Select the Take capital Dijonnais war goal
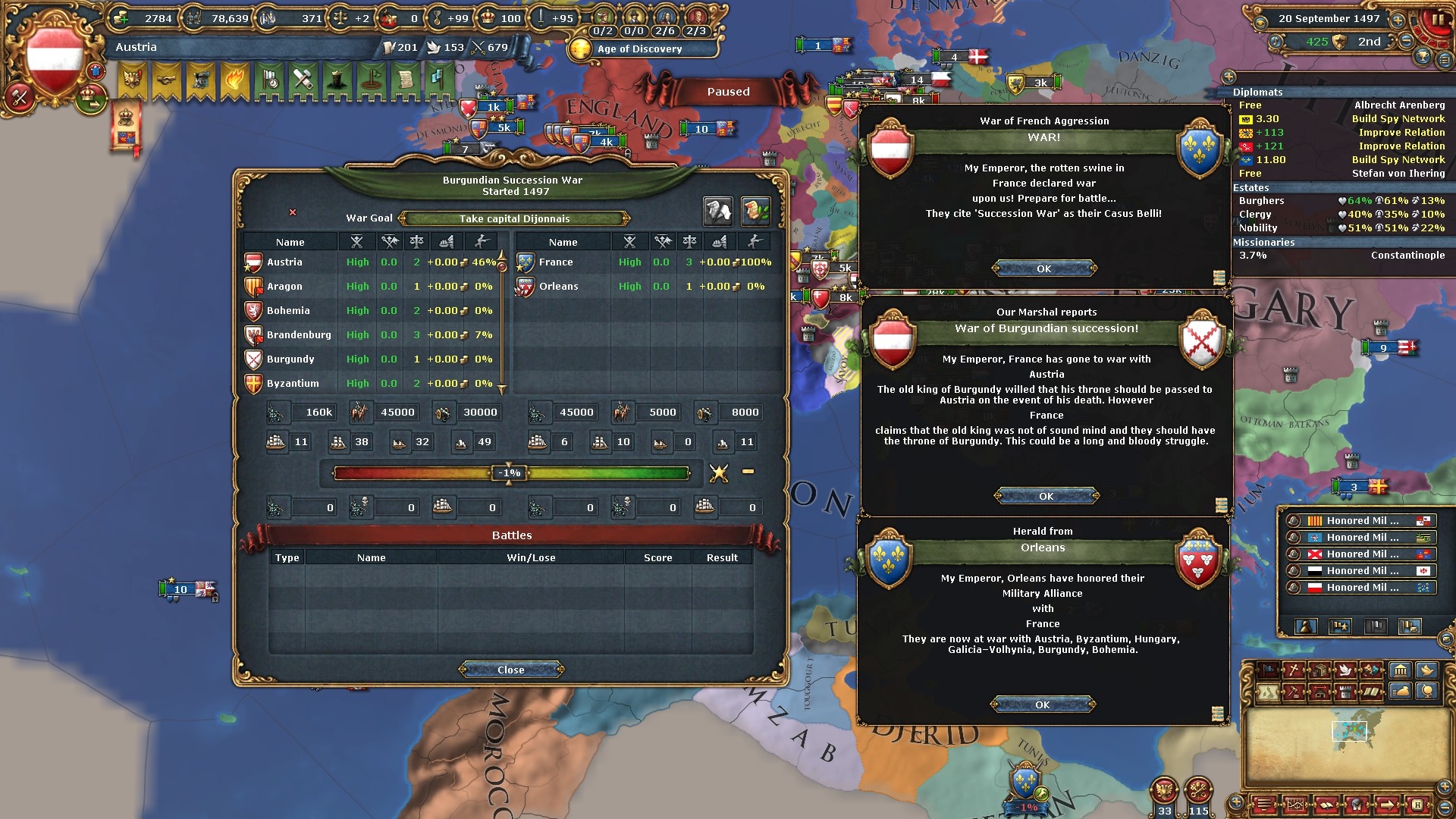The width and height of the screenshot is (1456, 819). [x=514, y=218]
